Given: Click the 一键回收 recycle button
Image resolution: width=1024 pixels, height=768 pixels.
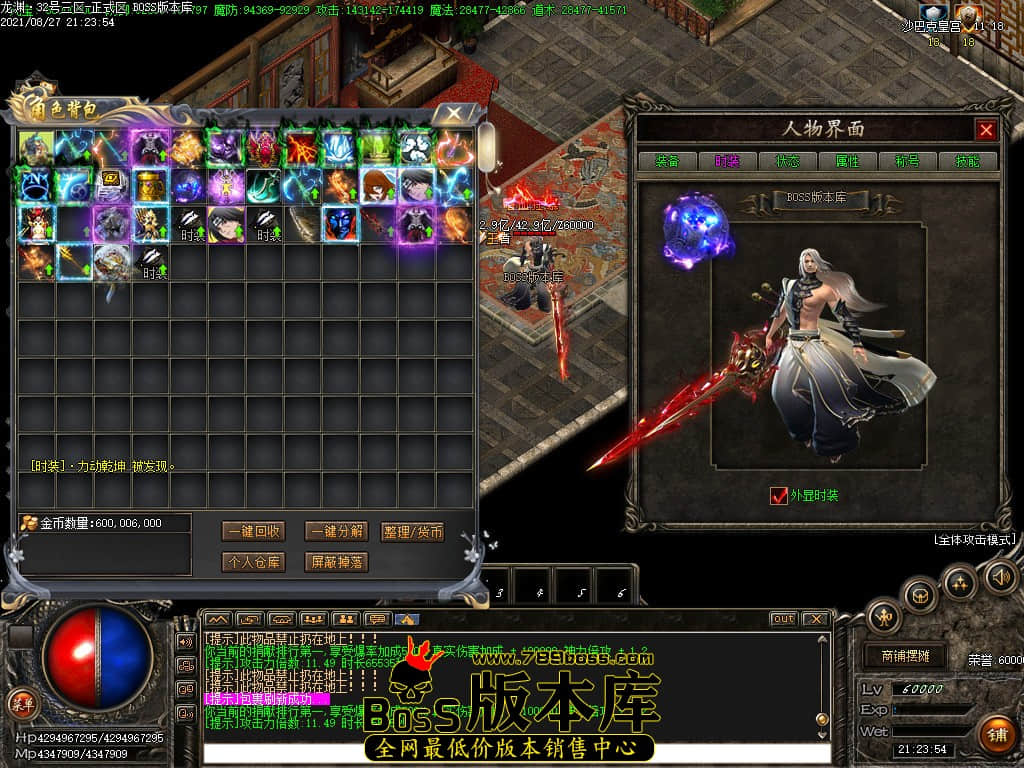Looking at the screenshot, I should click(x=252, y=531).
